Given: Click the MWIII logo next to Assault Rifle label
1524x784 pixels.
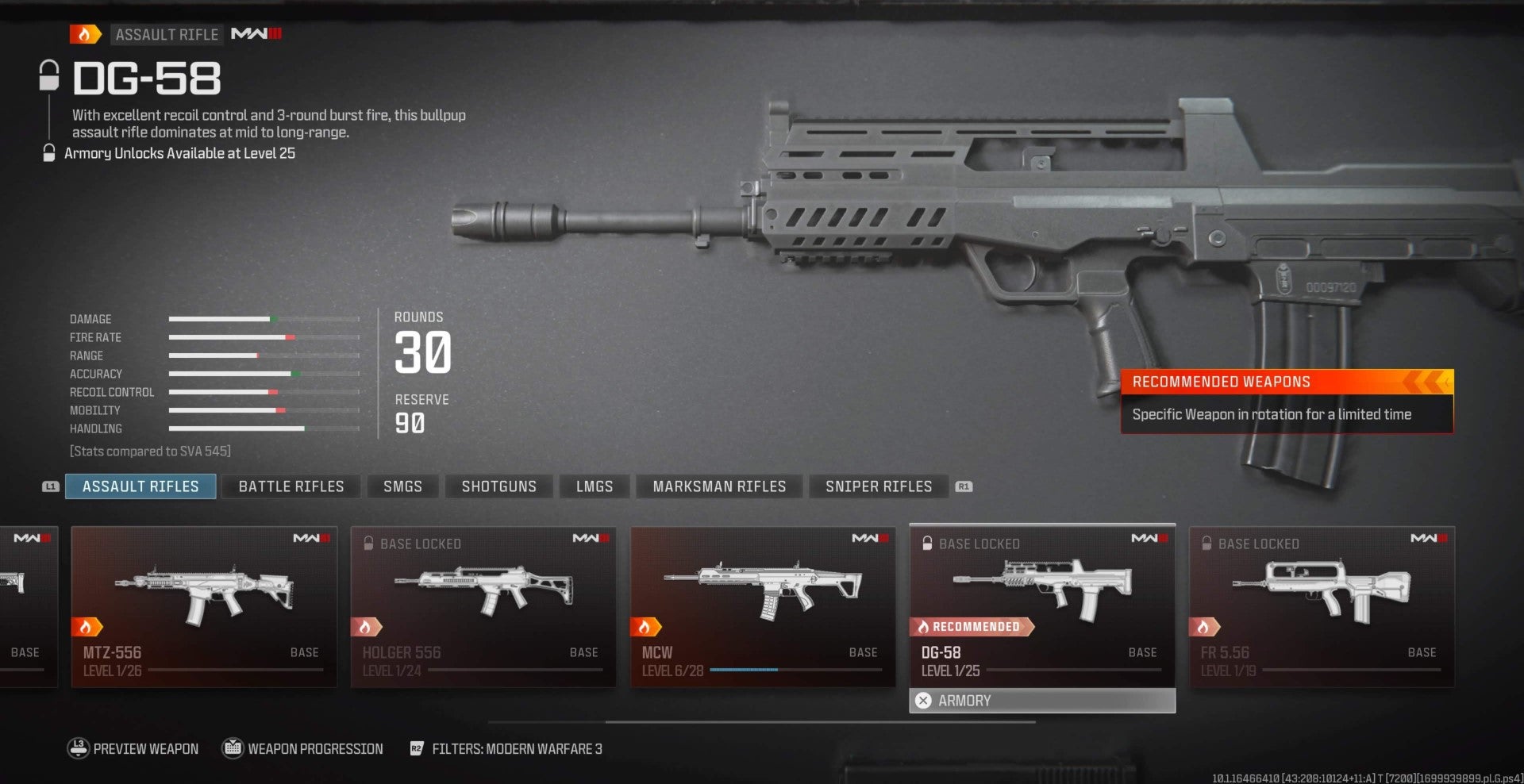Looking at the screenshot, I should click(256, 34).
